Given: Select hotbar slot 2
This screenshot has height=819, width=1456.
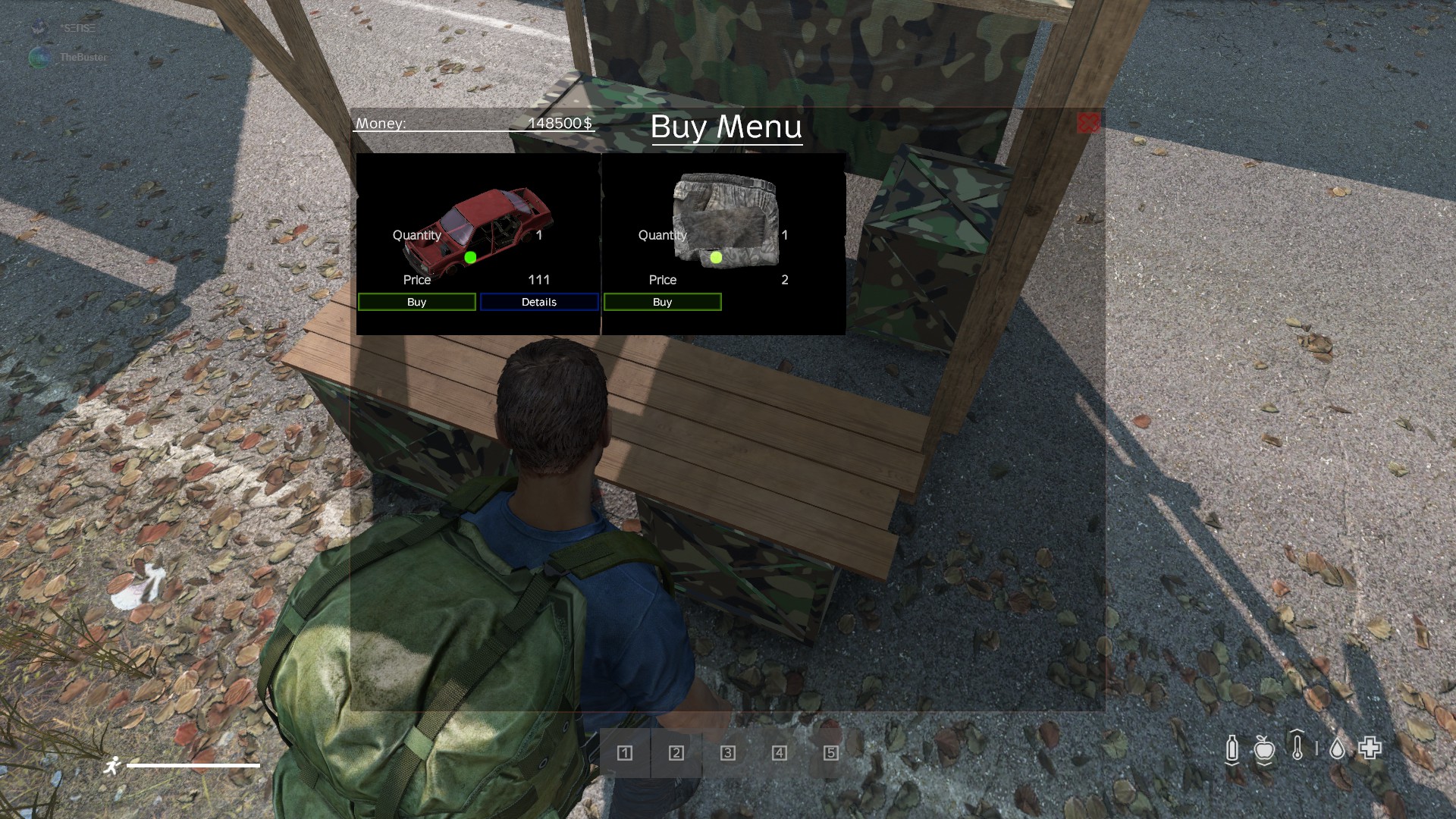Looking at the screenshot, I should coord(676,753).
